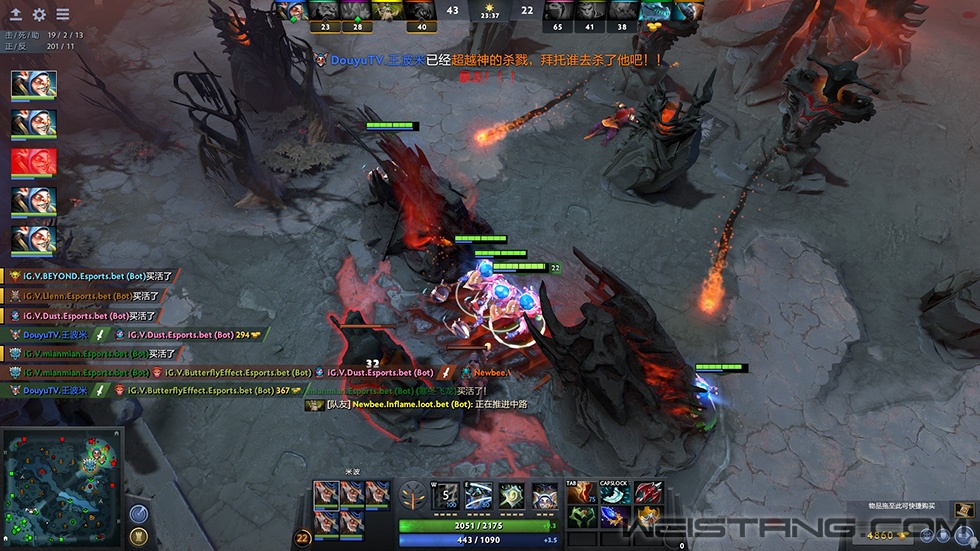
Task: Cast the blue swirling Poof ability
Action: click(x=479, y=496)
